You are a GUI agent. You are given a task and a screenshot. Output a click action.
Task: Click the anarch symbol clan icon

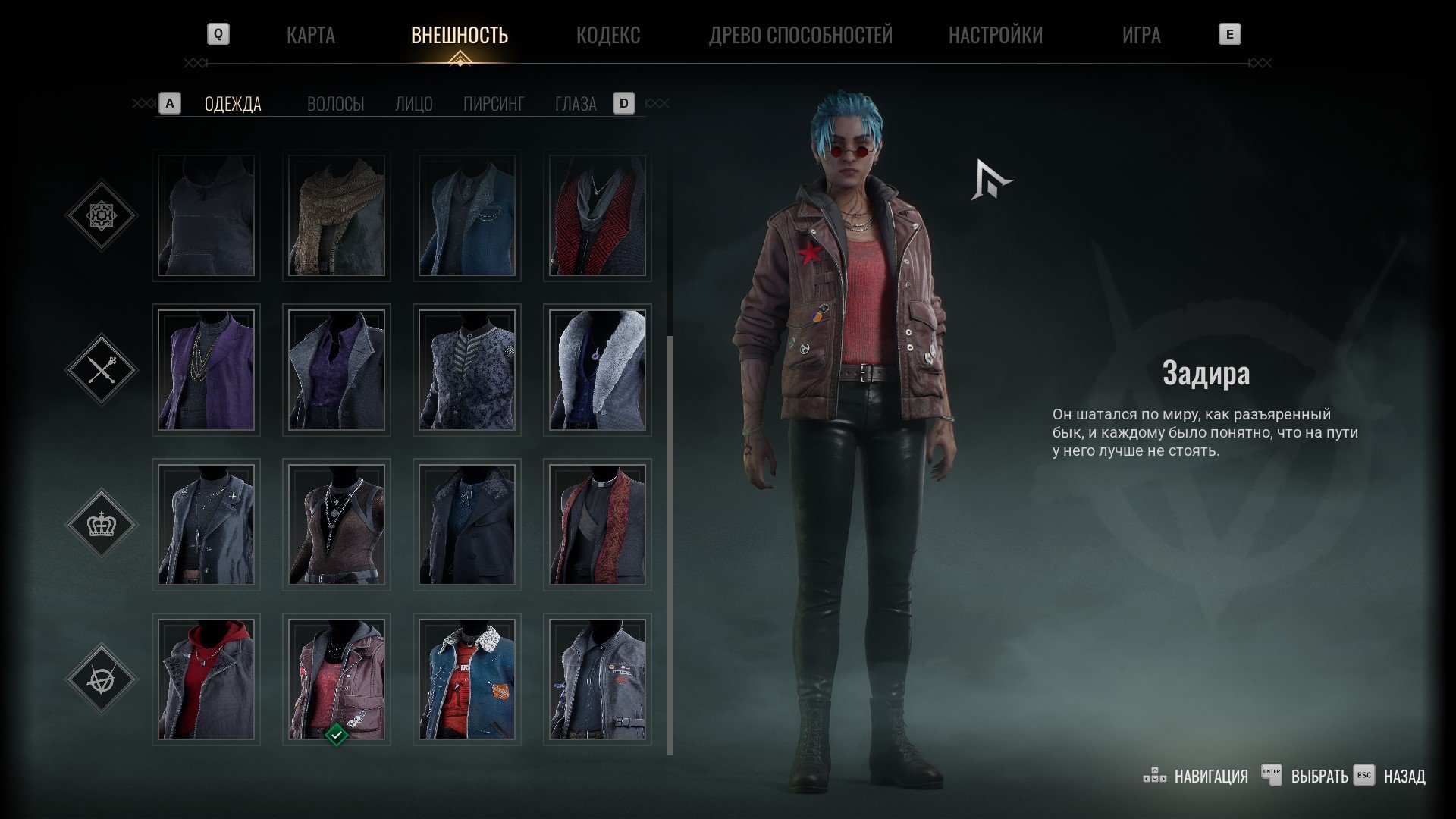pos(102,679)
